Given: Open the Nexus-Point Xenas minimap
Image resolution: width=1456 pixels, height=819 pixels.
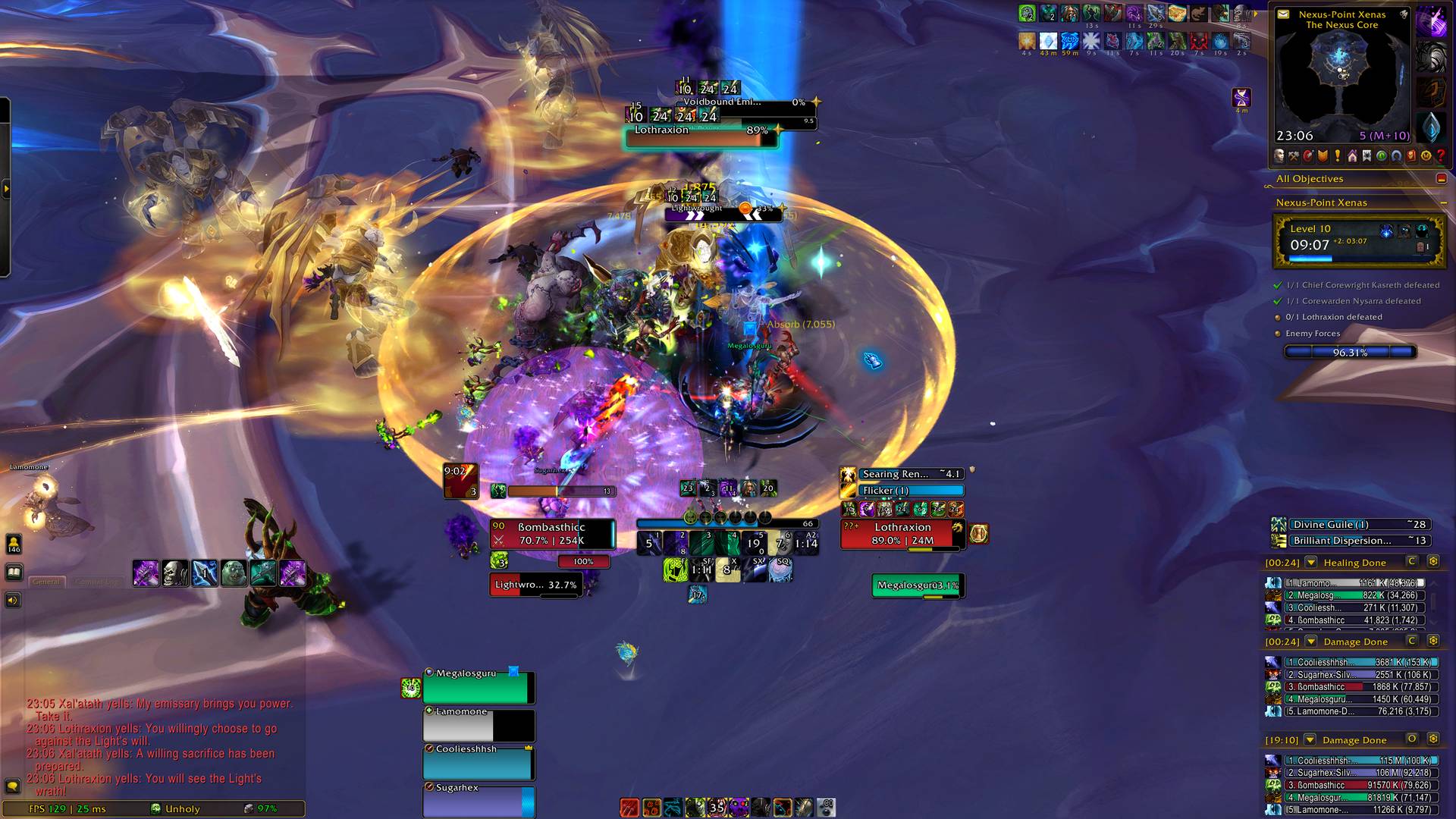Looking at the screenshot, I should pyautogui.click(x=1341, y=76).
